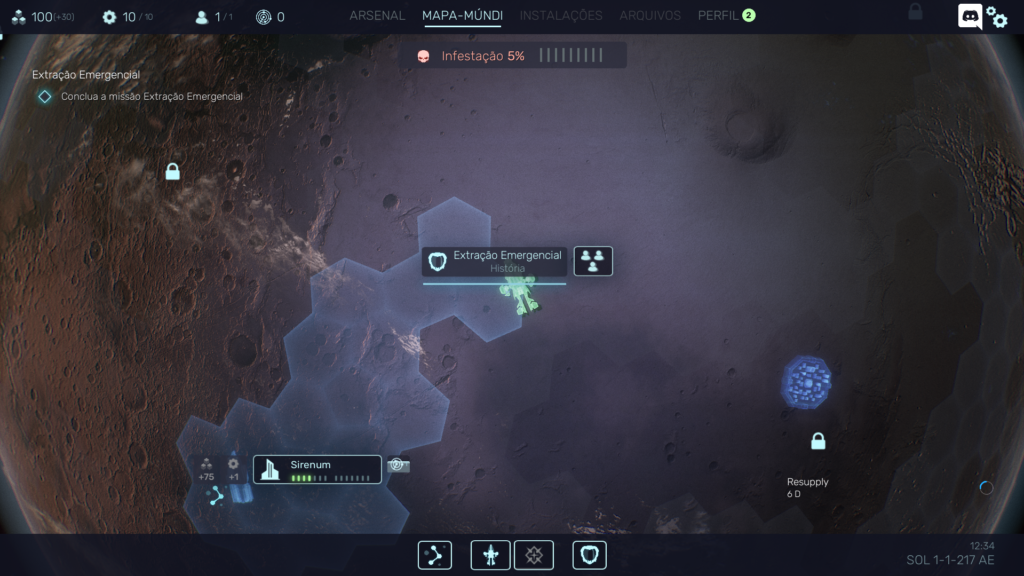Image resolution: width=1024 pixels, height=576 pixels.
Task: Click the aircraft button in bottom bar
Action: click(x=491, y=555)
